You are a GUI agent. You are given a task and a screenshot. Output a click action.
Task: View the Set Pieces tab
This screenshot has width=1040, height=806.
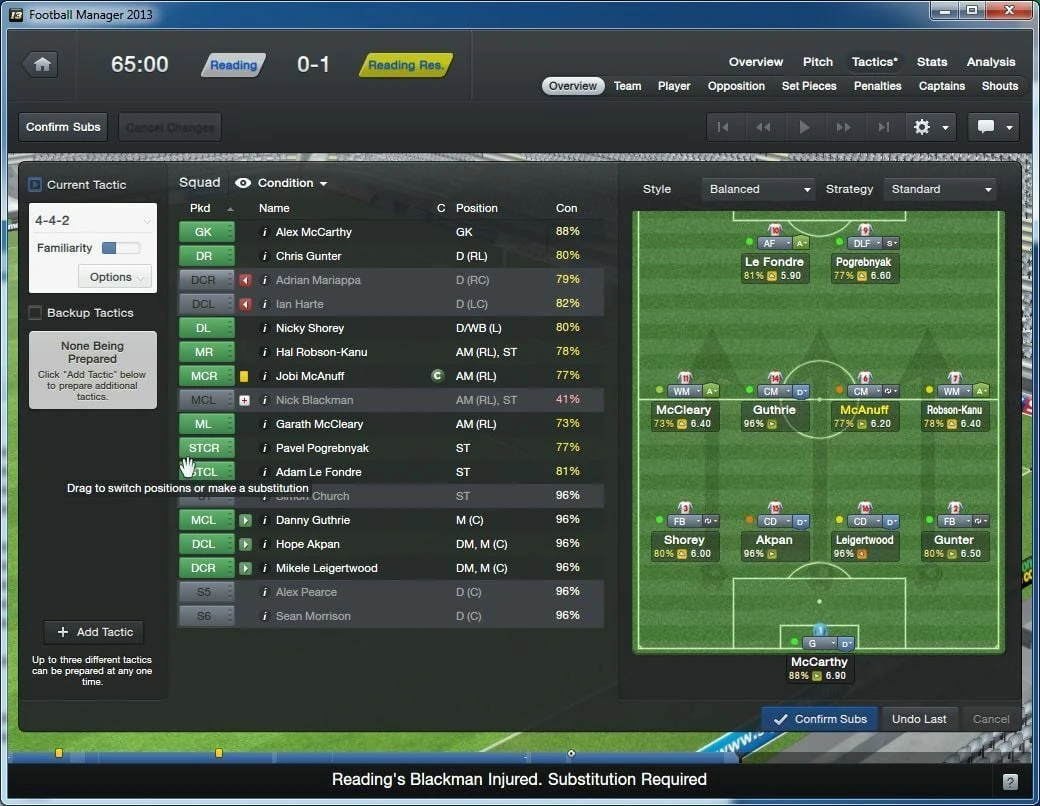pyautogui.click(x=809, y=86)
